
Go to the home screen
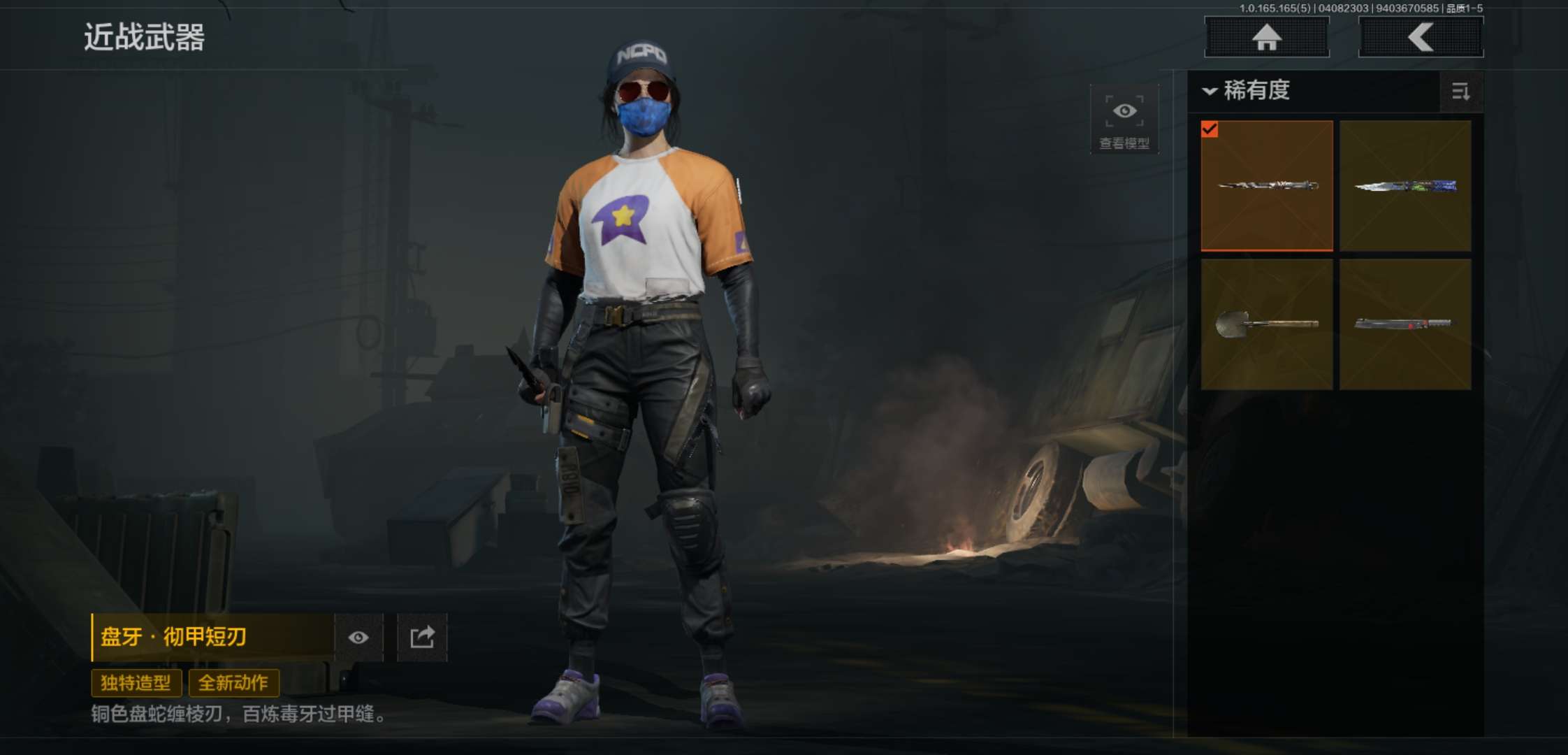click(x=1266, y=37)
